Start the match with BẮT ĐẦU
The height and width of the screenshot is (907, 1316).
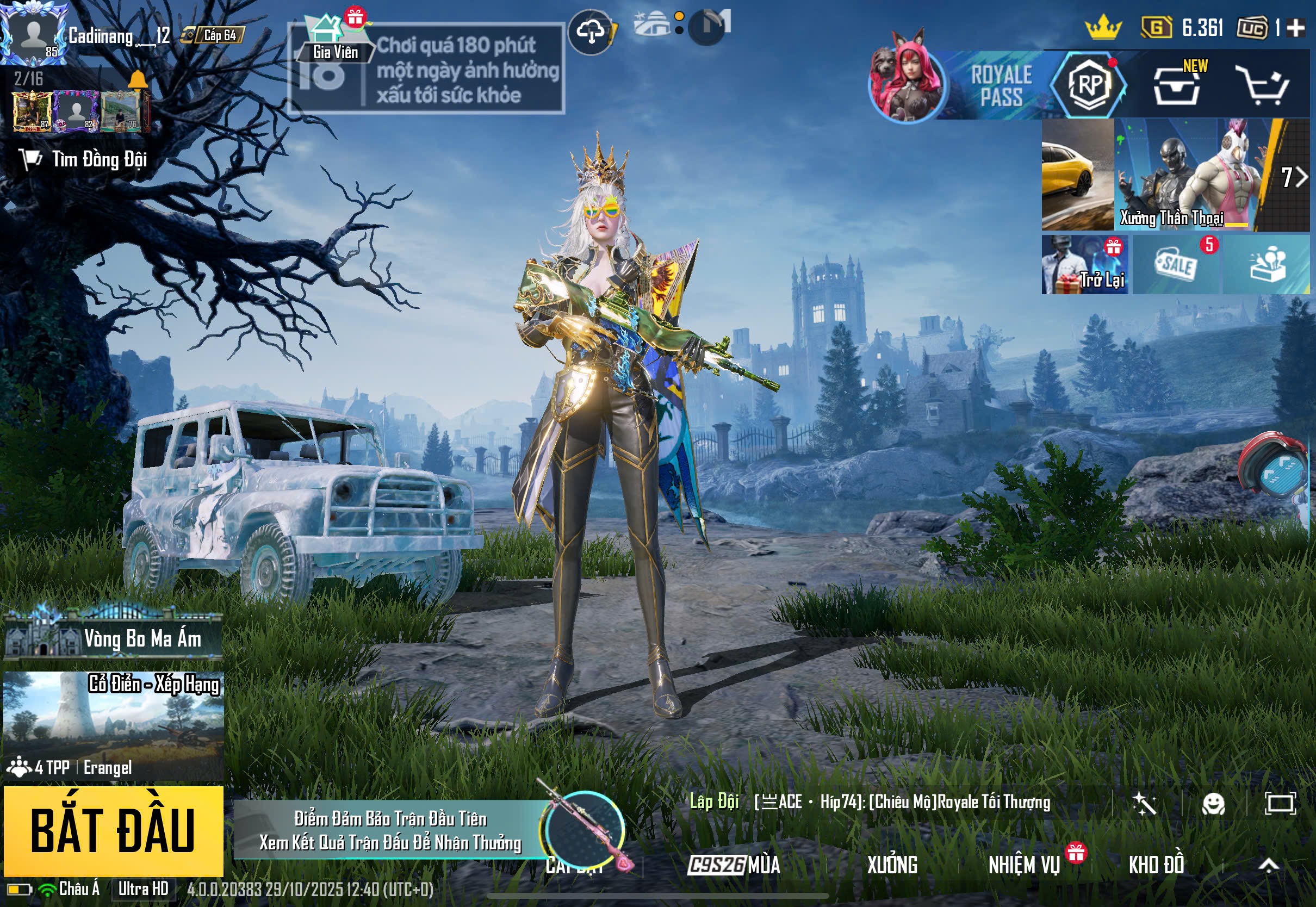pos(113,830)
